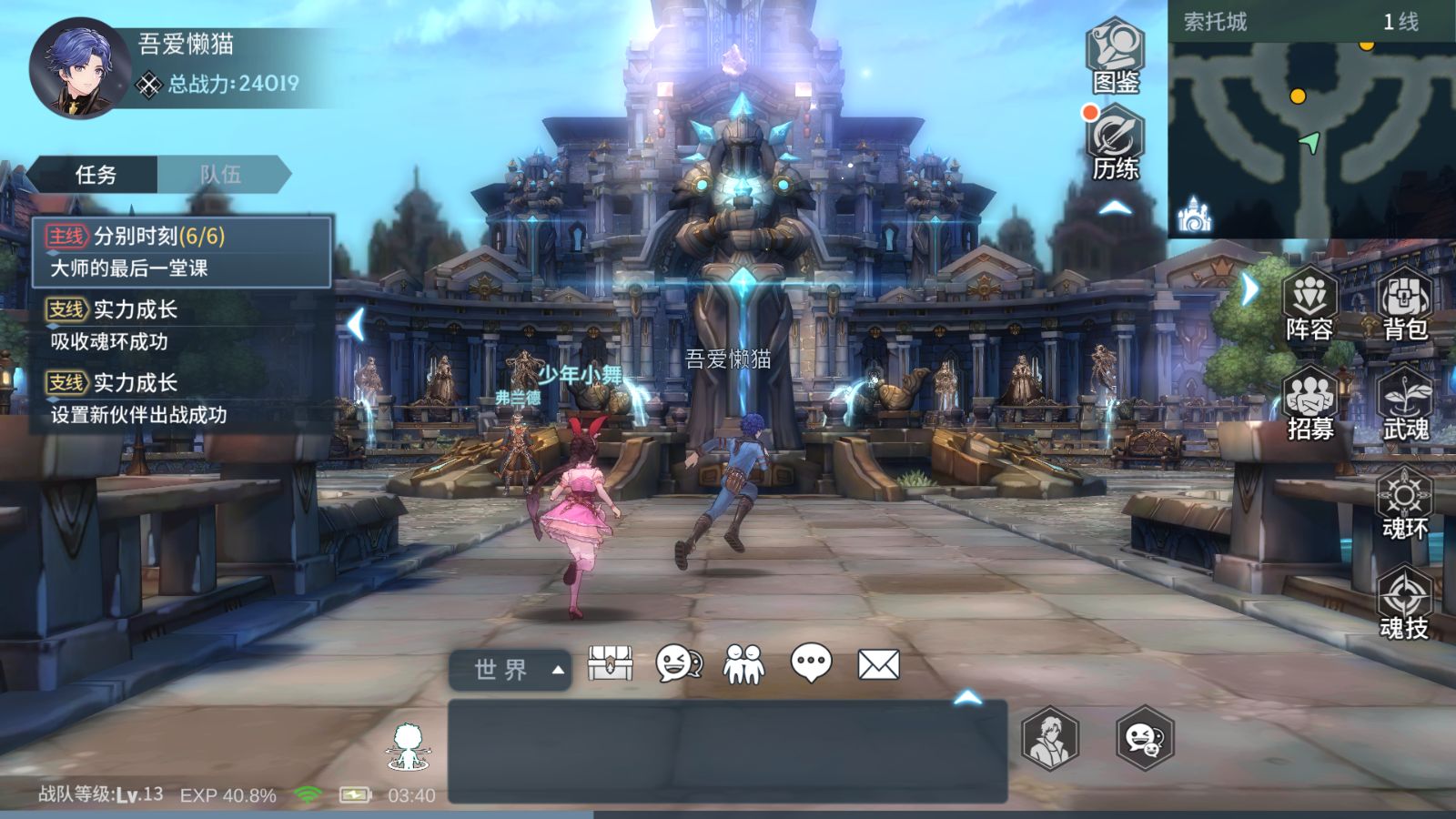Image resolution: width=1456 pixels, height=819 pixels.
Task: Open the 招募 recruit menu
Action: pyautogui.click(x=1309, y=405)
